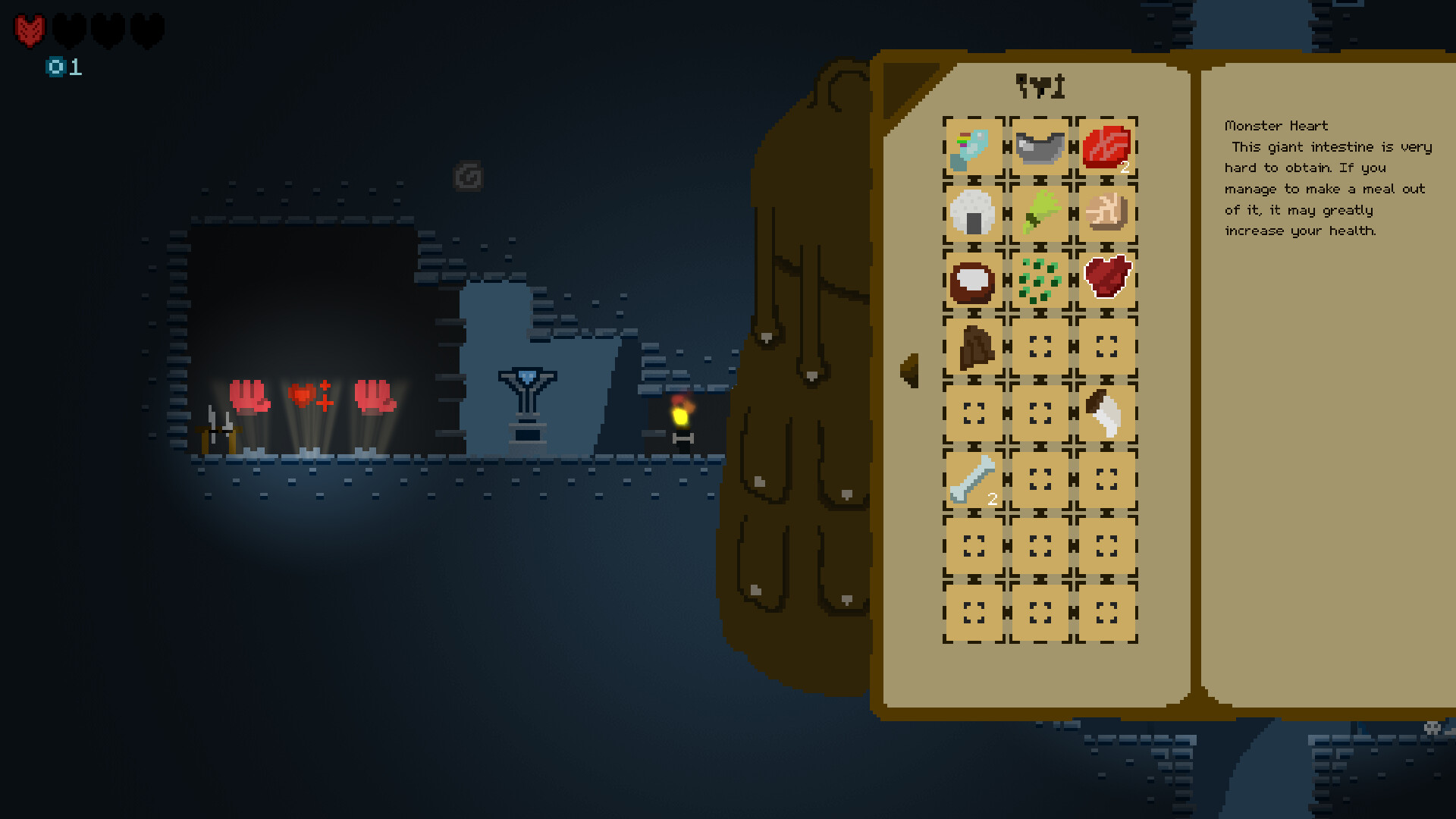Click the inventory book title header

(x=1041, y=86)
